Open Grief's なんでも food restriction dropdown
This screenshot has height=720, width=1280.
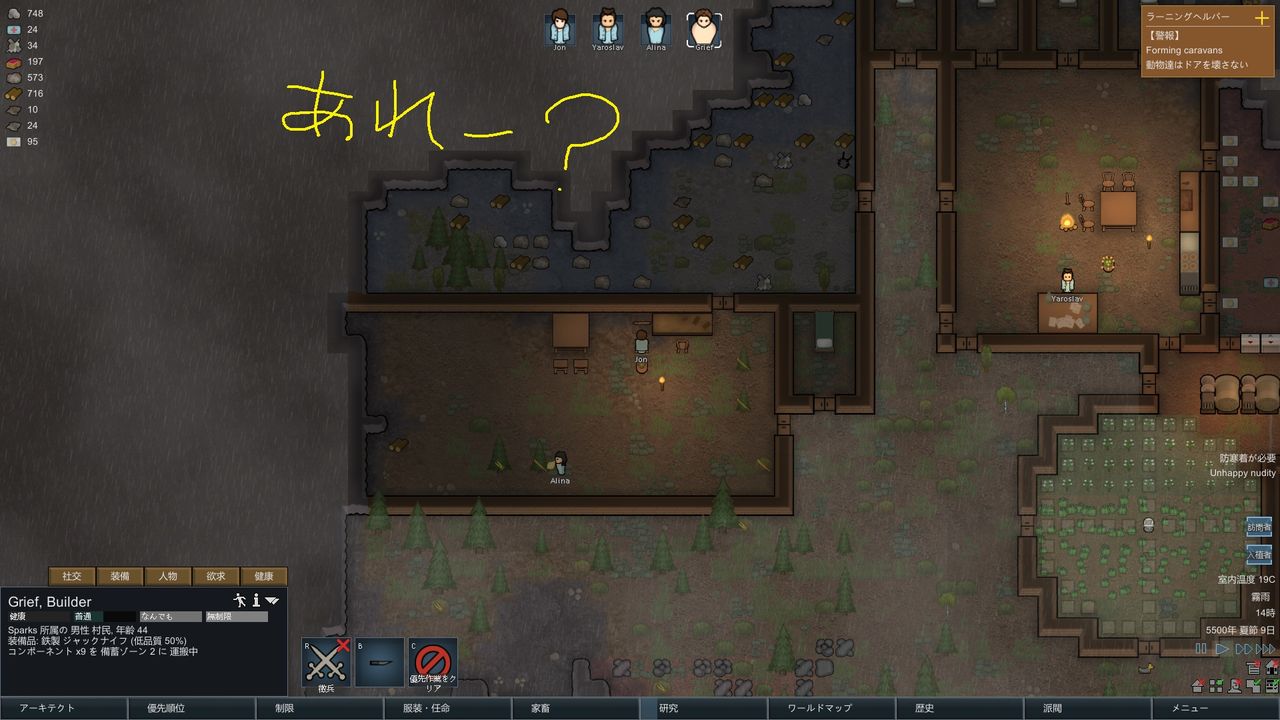170,616
